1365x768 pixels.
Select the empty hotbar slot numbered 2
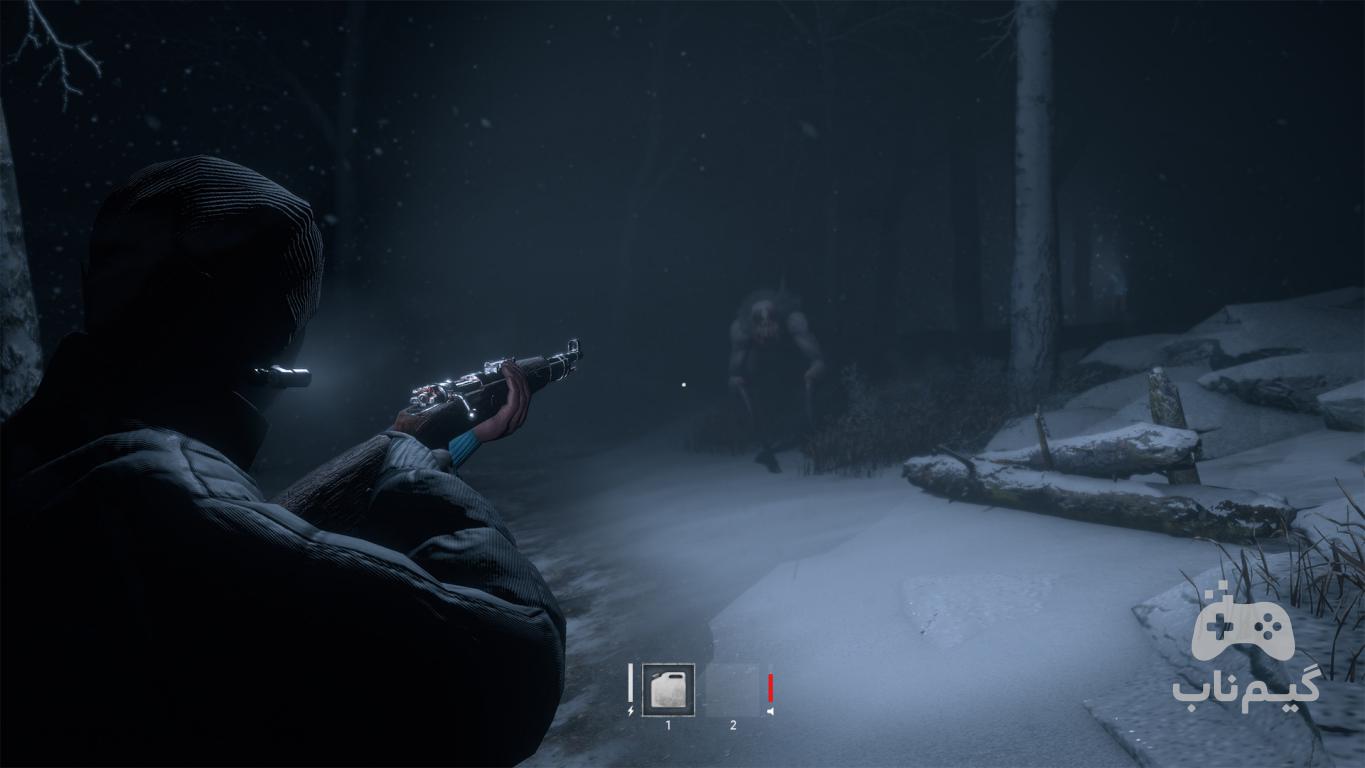tap(732, 690)
